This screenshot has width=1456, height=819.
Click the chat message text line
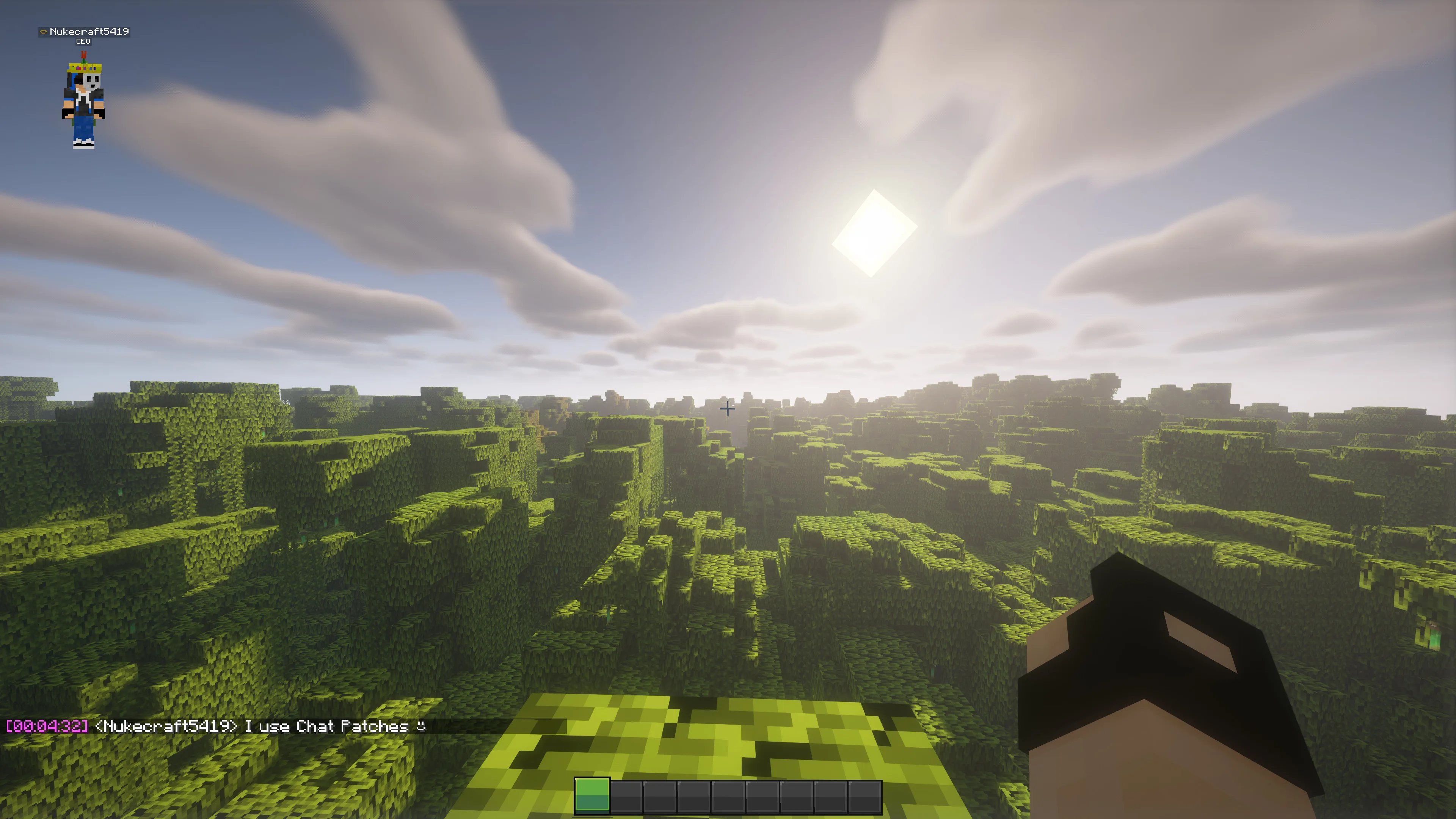click(226, 727)
